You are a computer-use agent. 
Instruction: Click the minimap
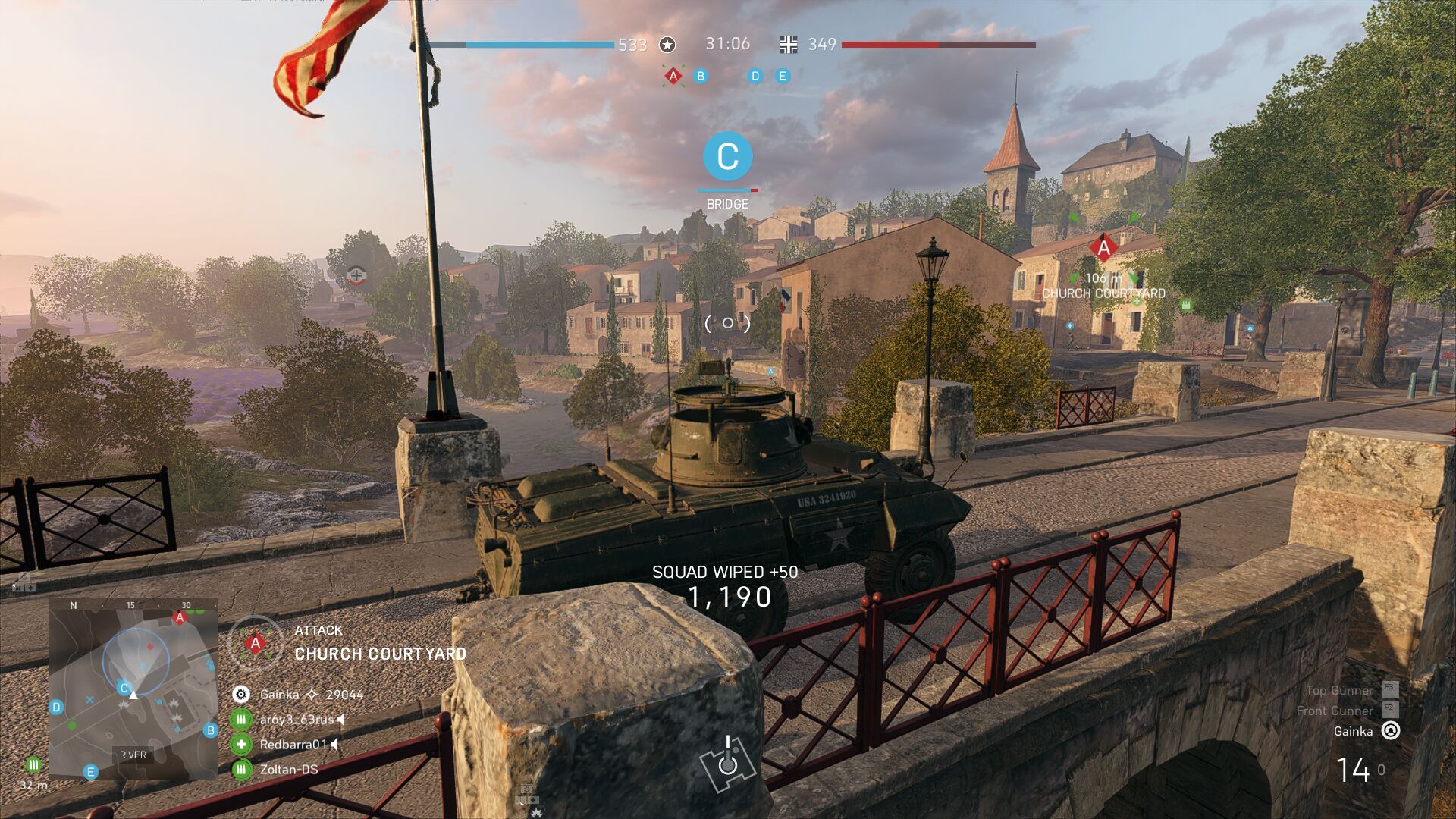133,689
